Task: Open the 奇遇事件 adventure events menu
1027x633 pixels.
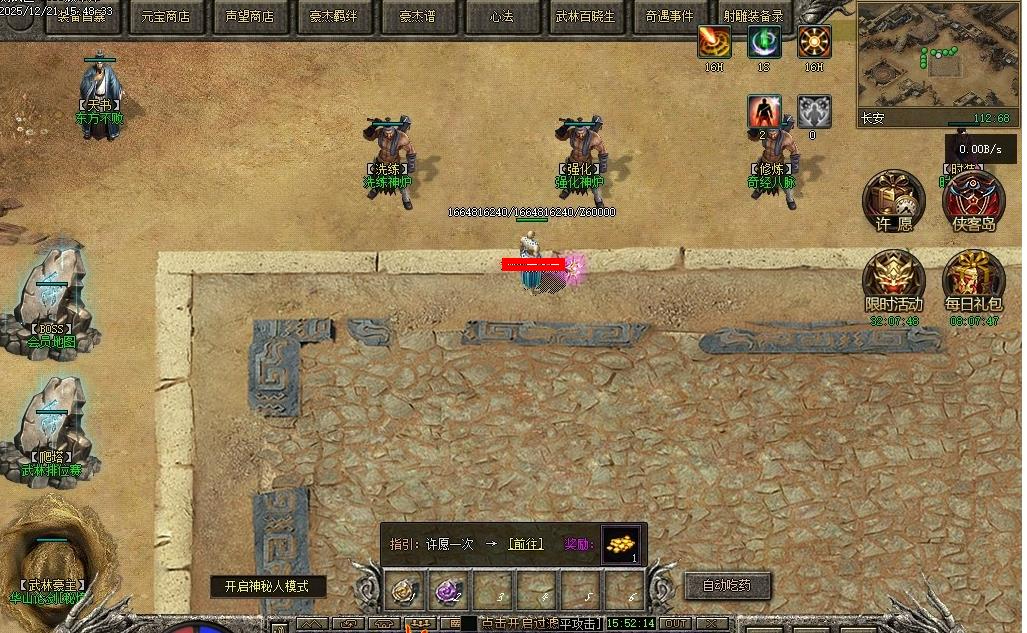Action: (670, 17)
